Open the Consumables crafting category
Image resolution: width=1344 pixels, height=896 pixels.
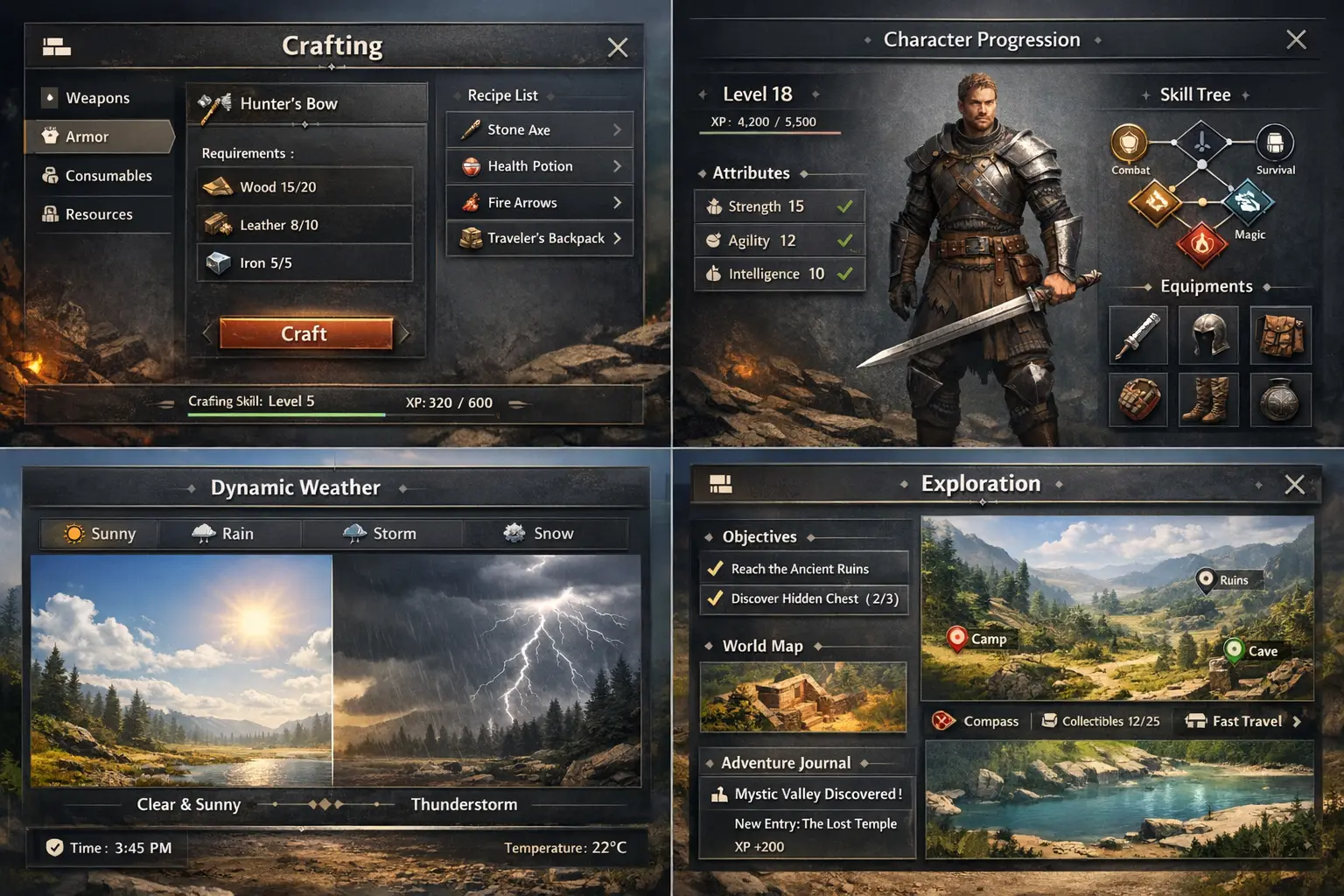51,175
